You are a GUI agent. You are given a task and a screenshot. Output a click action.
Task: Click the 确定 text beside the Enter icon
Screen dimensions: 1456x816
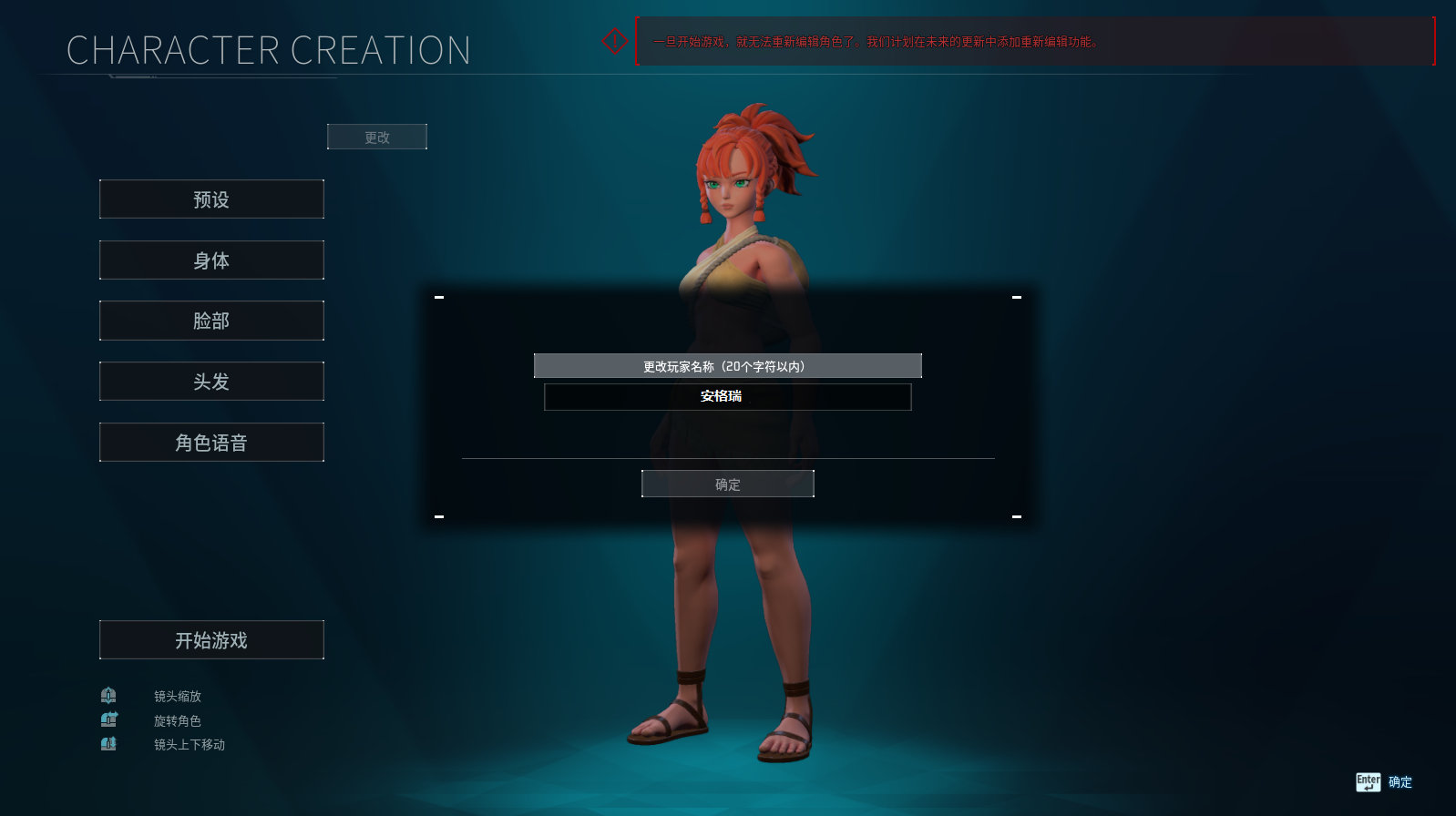point(1400,781)
